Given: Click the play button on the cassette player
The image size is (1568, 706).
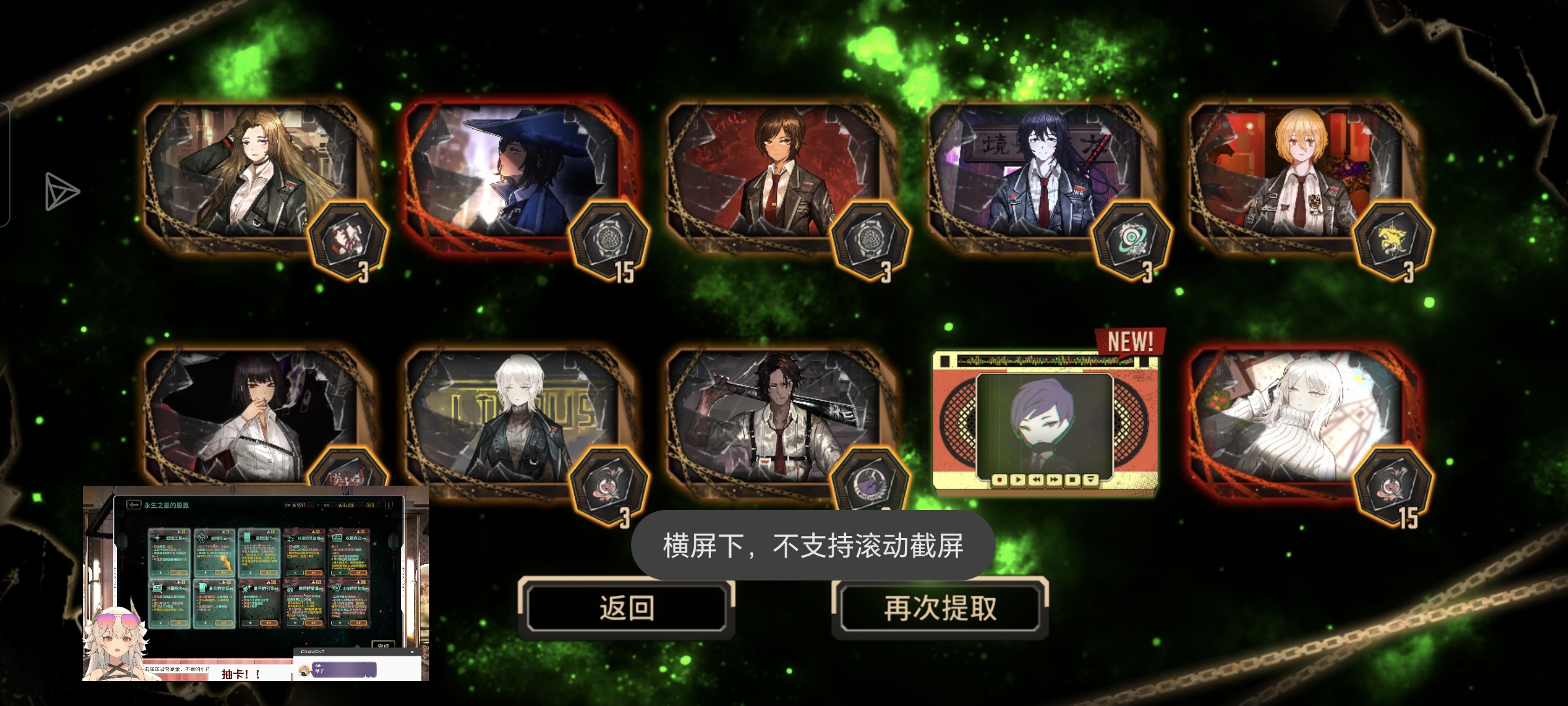Looking at the screenshot, I should click(1019, 480).
